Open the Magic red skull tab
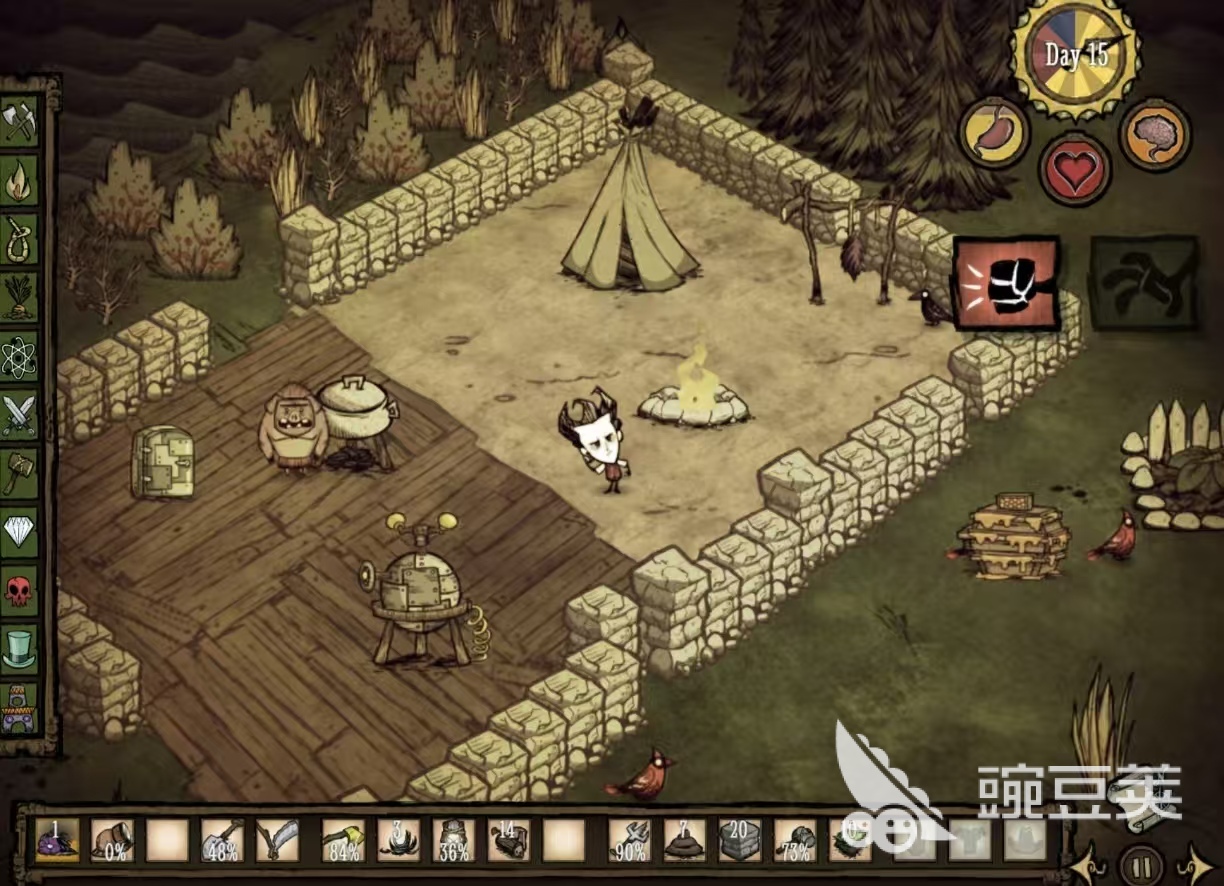Viewport: 1224px width, 886px height. [20, 589]
